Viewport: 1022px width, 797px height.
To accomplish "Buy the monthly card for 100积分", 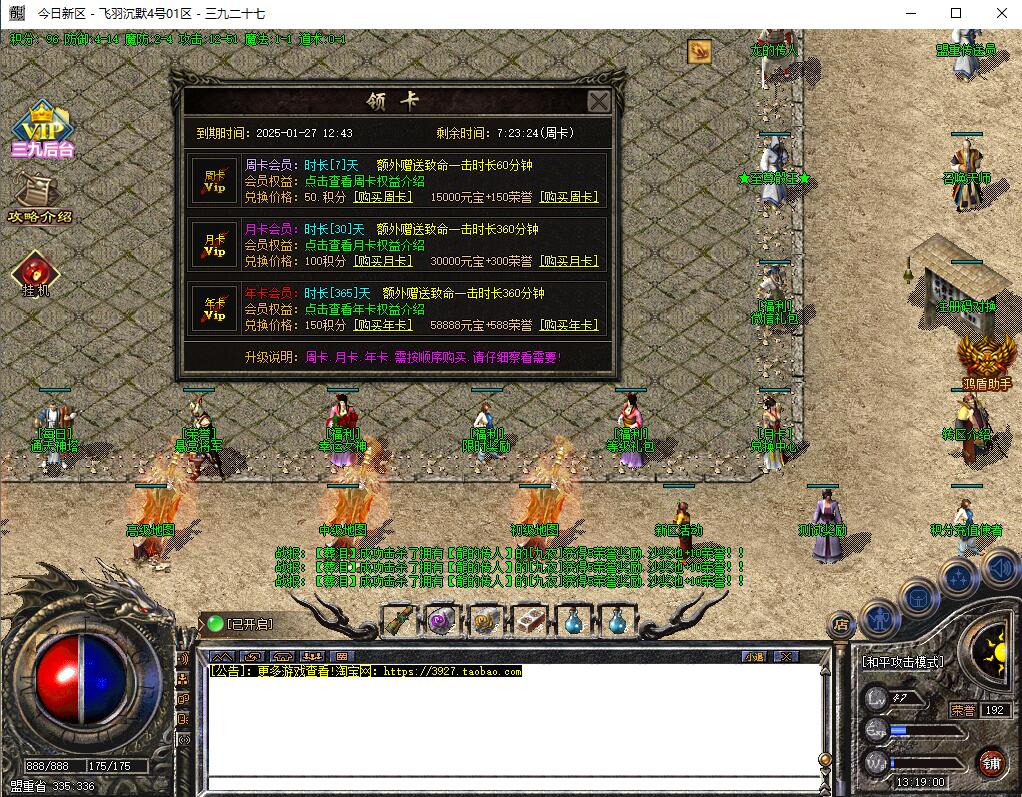I will click(x=385, y=261).
